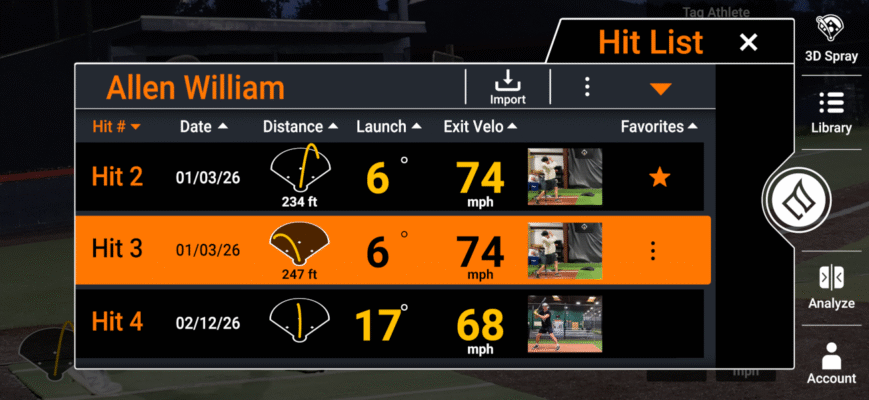
Task: Open the Hit 4 video thumbnail
Action: tap(564, 322)
